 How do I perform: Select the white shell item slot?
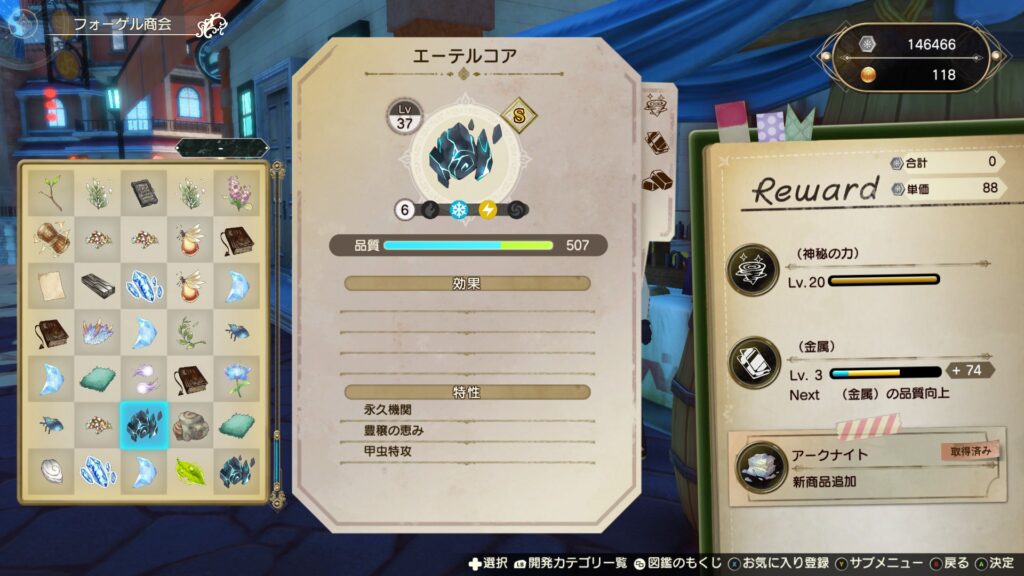point(50,472)
